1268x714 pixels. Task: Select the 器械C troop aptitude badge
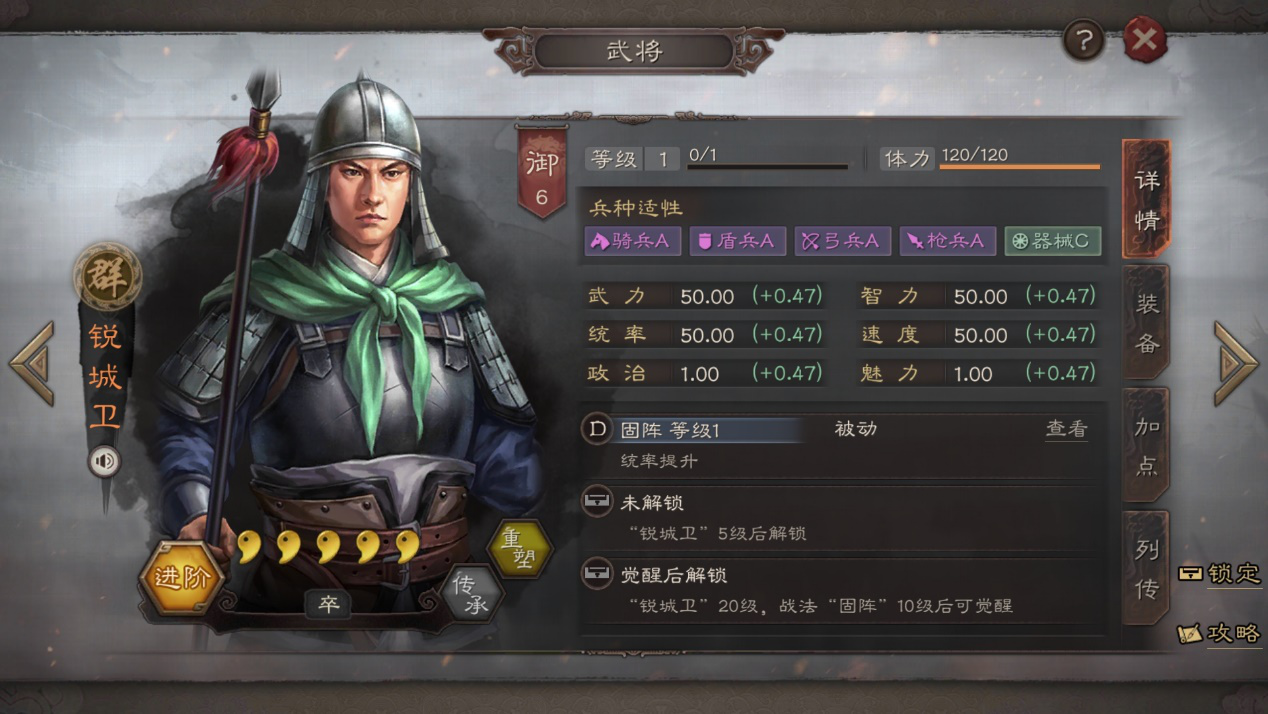1052,241
